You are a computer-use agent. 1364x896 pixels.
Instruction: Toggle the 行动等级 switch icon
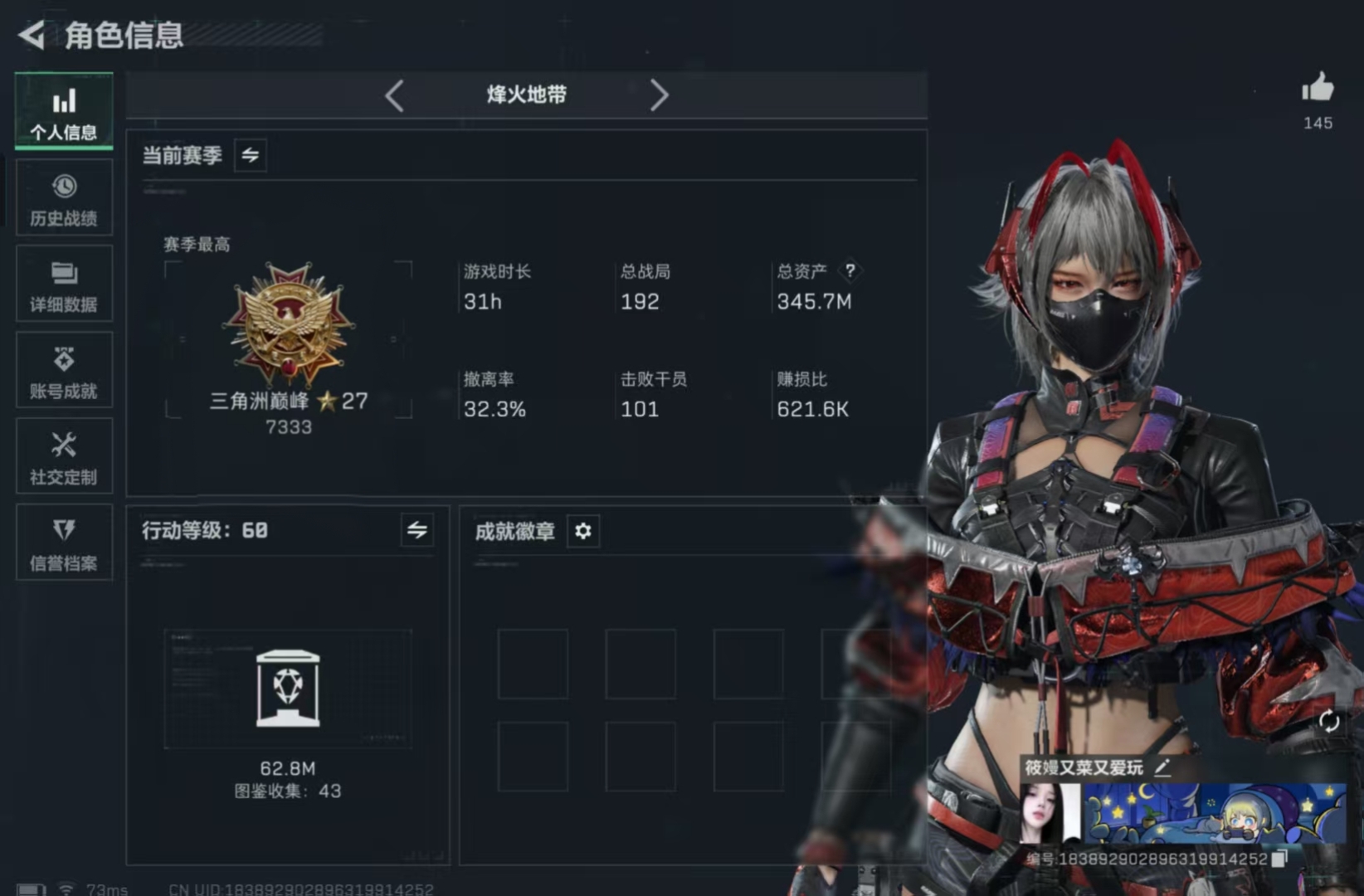pos(419,530)
